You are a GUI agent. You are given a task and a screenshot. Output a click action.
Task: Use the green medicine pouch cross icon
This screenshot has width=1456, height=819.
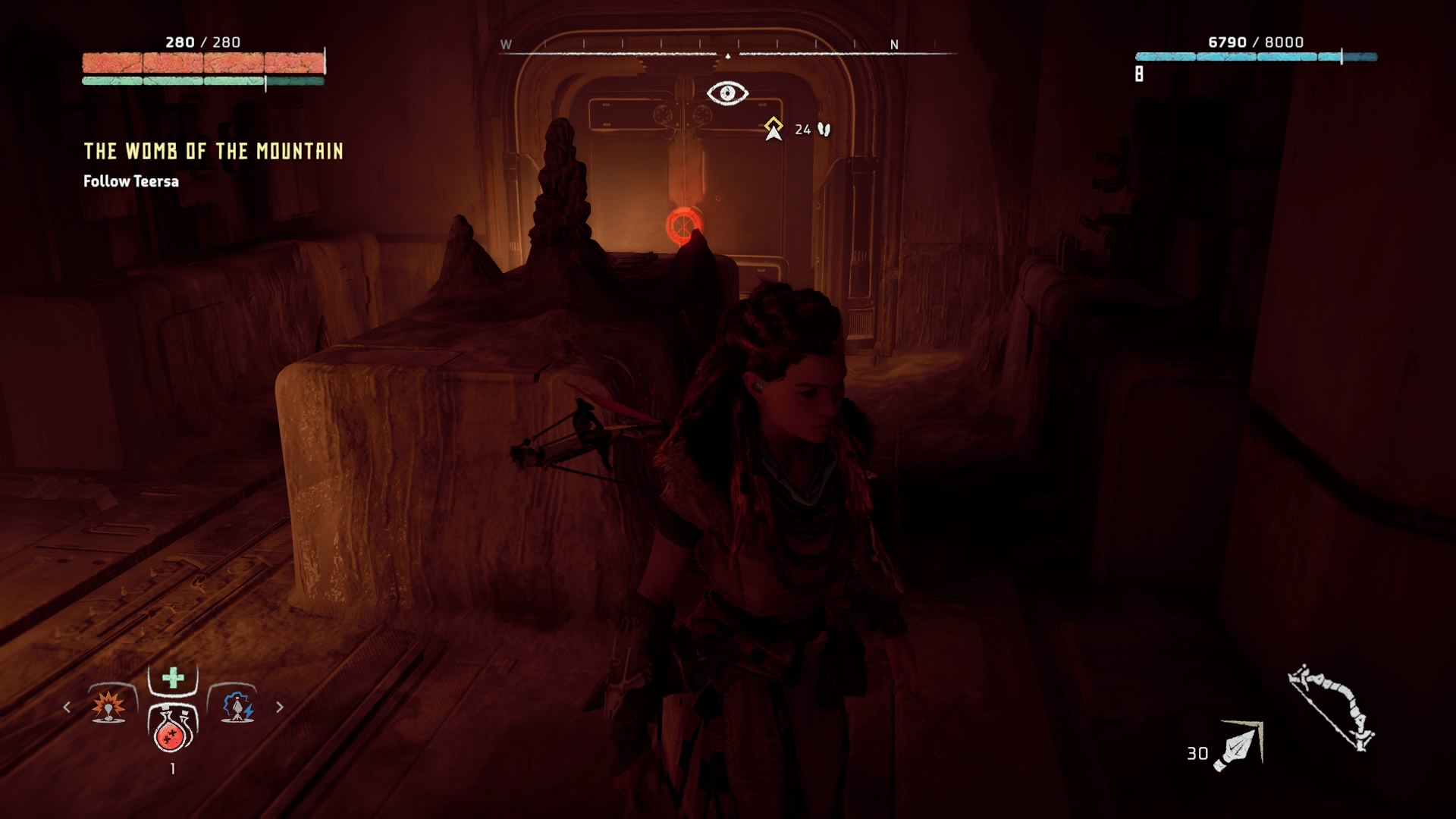(x=173, y=677)
